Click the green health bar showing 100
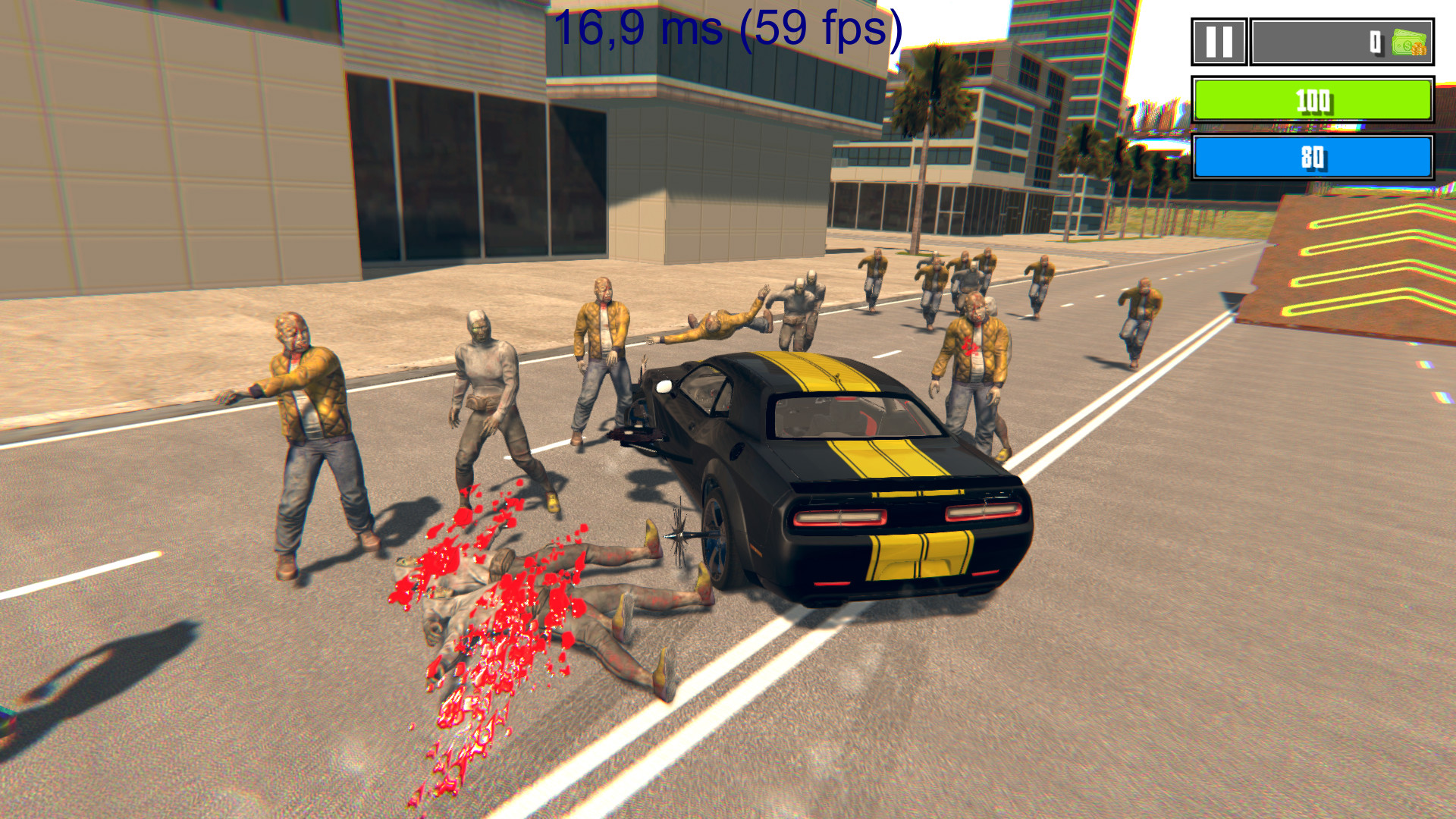The image size is (1456, 819). 1313,99
